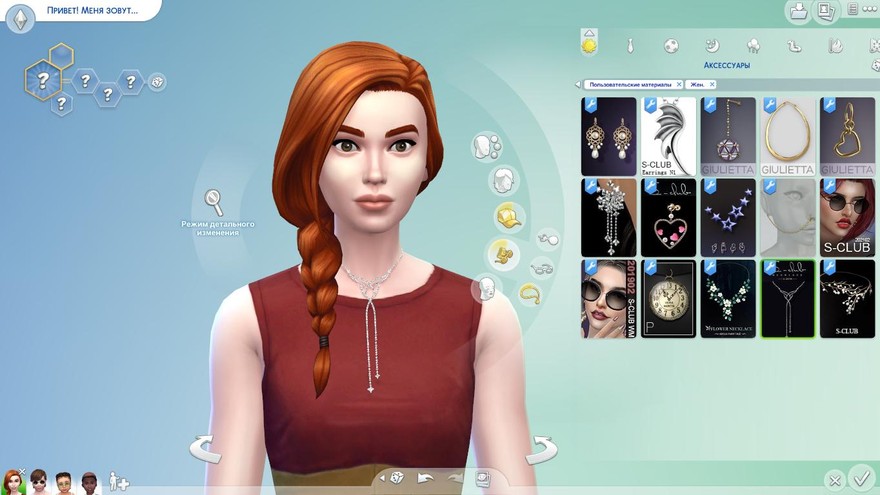Choose the necklace accessory category
880x495 pixels.
[x=529, y=294]
